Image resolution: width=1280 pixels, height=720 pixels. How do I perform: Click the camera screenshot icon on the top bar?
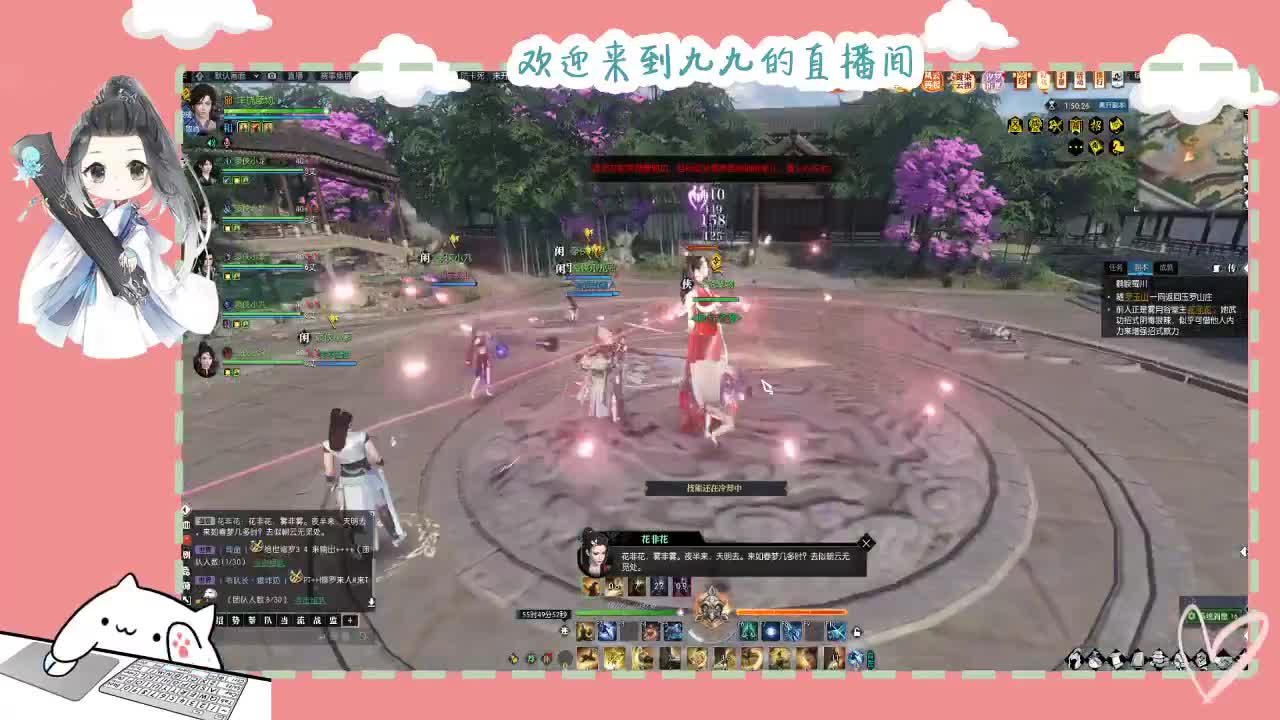tap(272, 76)
